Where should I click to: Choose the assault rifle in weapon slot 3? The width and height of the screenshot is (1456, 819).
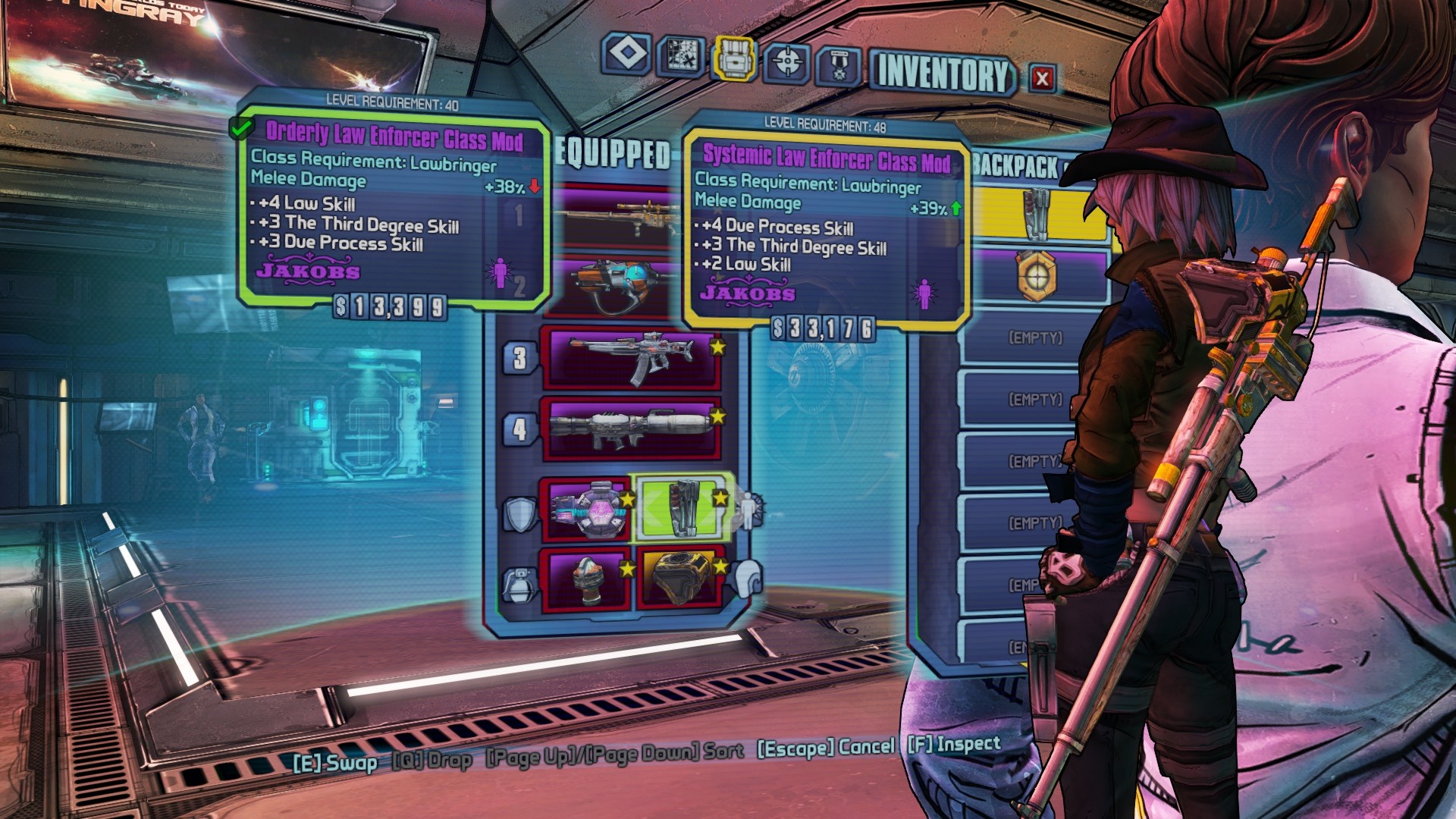pos(631,357)
